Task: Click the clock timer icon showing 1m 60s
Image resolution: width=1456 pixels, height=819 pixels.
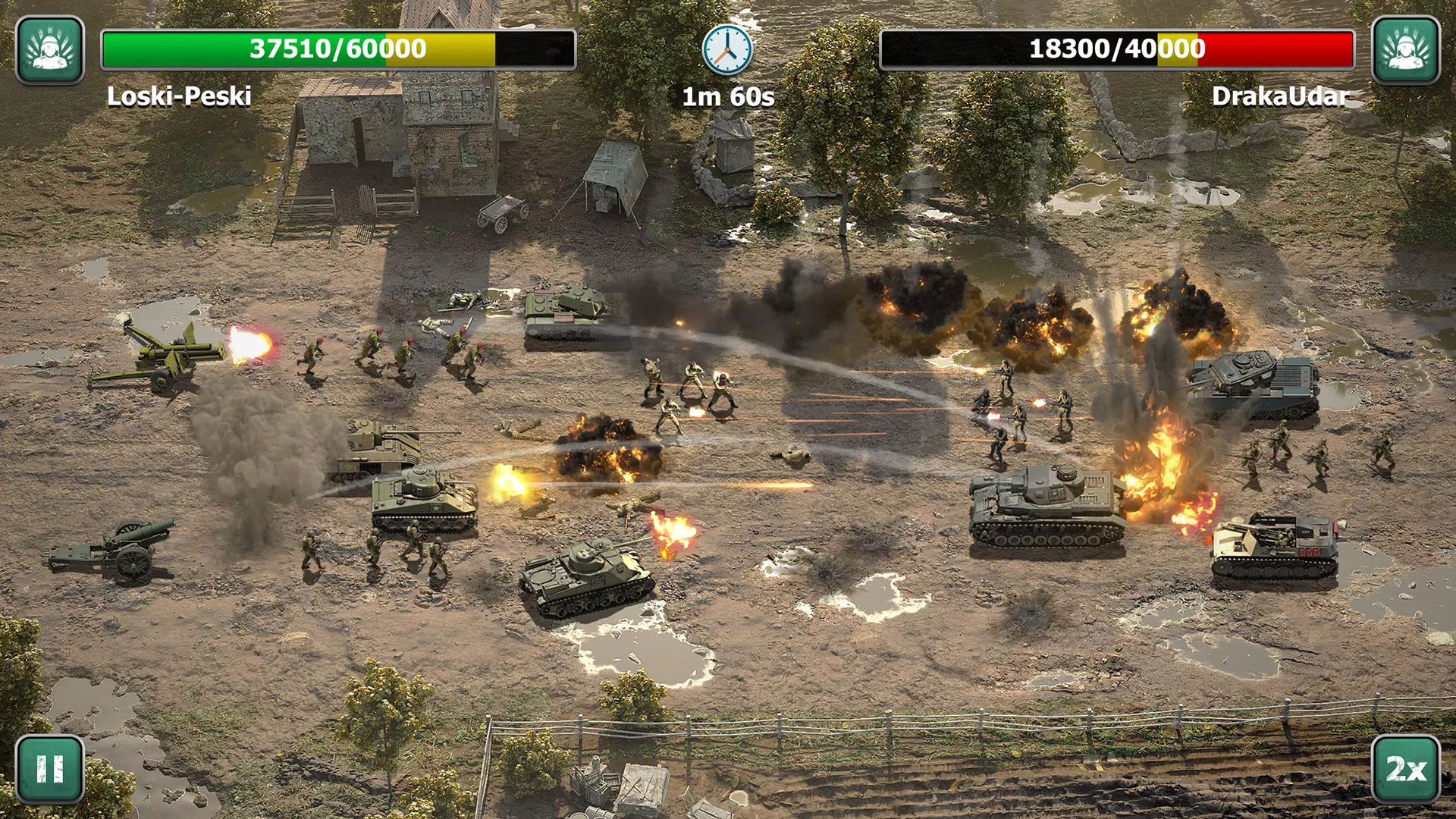Action: click(727, 48)
